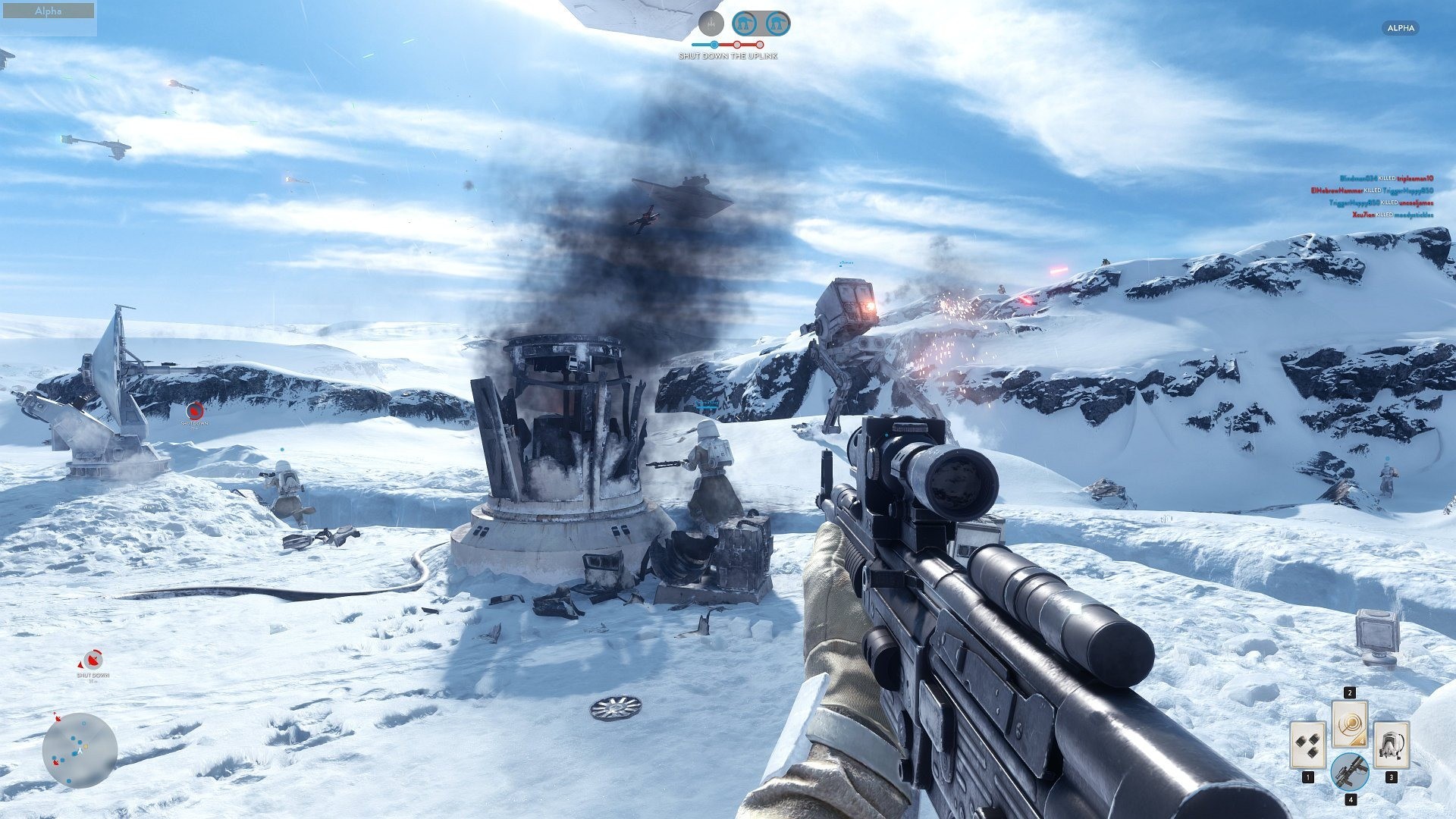Viewport: 1456px width, 819px height.
Task: Click the second blue AT-AT objective icon
Action: pyautogui.click(x=777, y=22)
